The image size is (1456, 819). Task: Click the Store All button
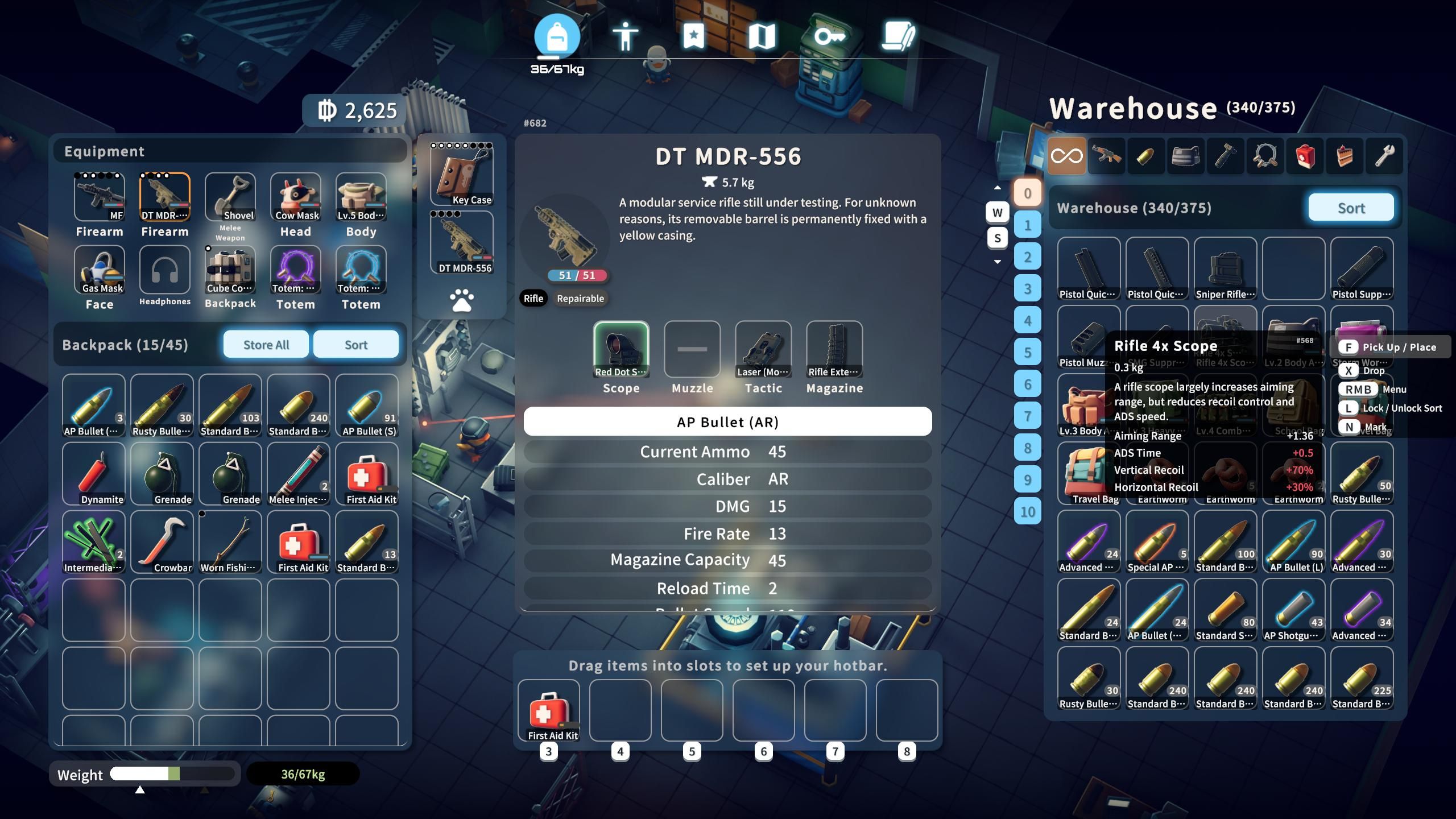pos(266,345)
